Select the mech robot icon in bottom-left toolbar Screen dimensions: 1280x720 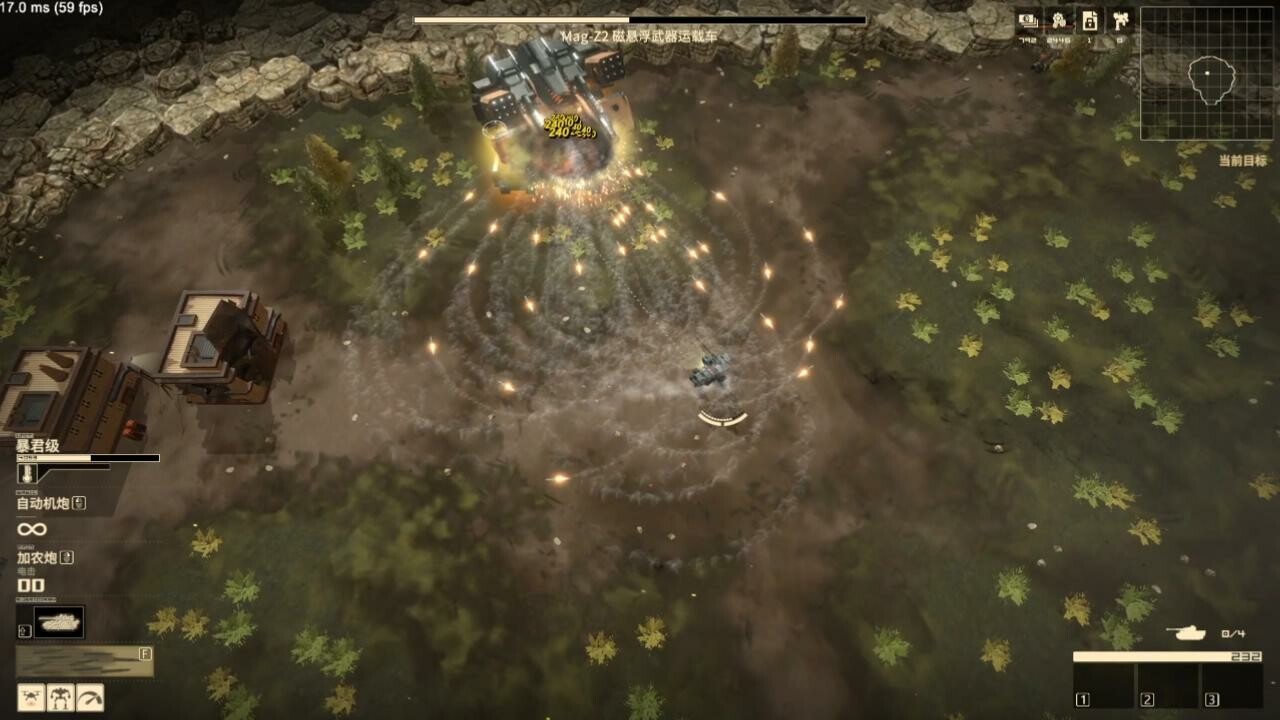click(60, 697)
